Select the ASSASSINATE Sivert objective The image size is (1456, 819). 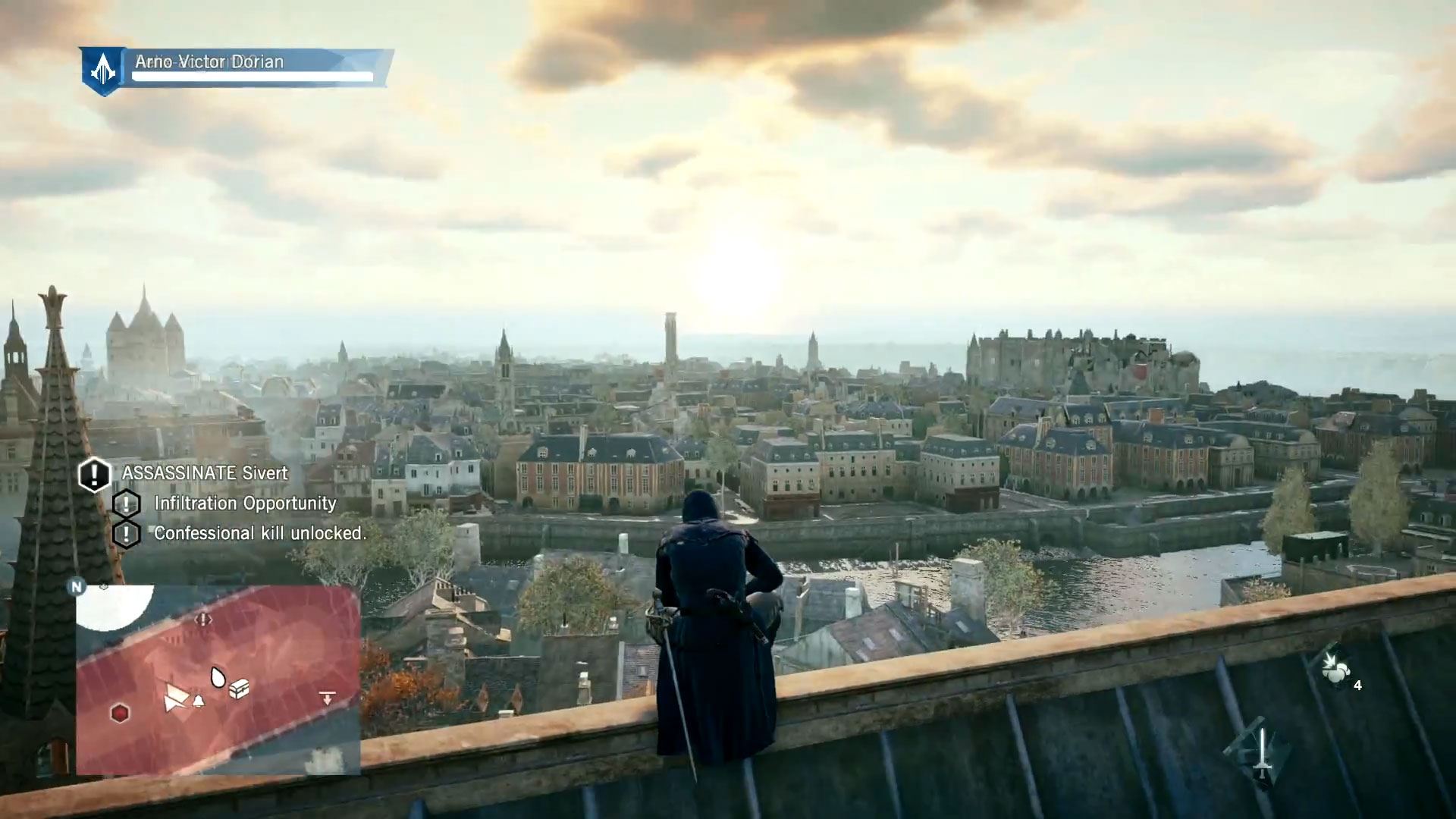pyautogui.click(x=205, y=473)
